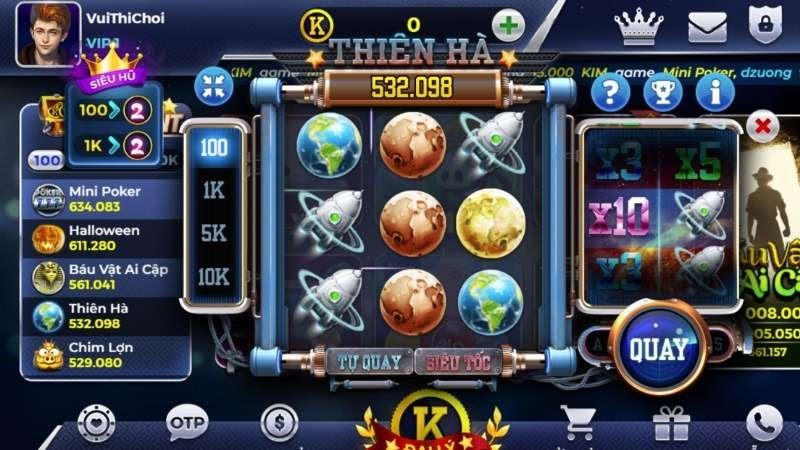Set bet level to 5K
Screen dimensions: 800x450
[x=213, y=235]
